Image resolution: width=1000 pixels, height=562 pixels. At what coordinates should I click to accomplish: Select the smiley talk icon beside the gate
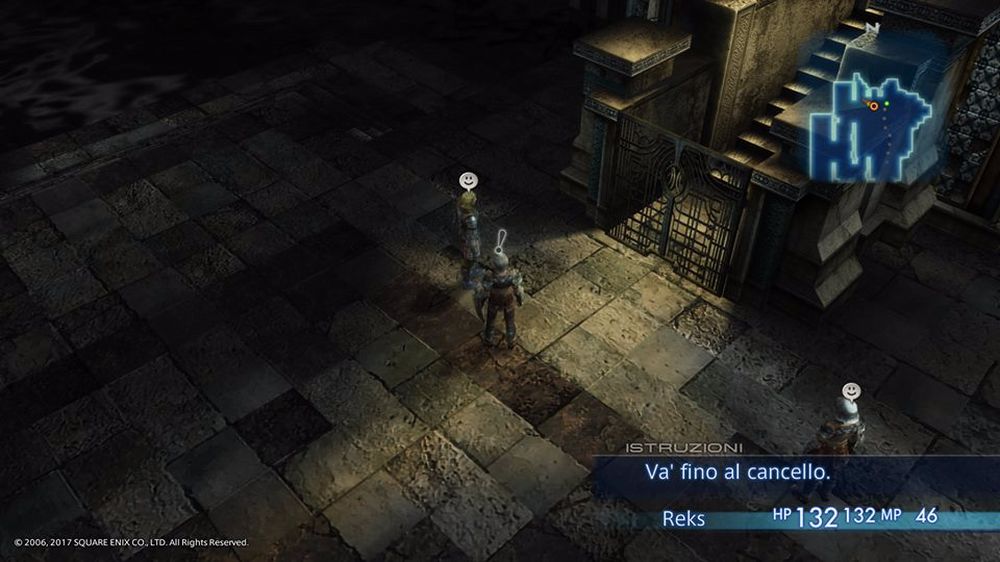click(467, 180)
